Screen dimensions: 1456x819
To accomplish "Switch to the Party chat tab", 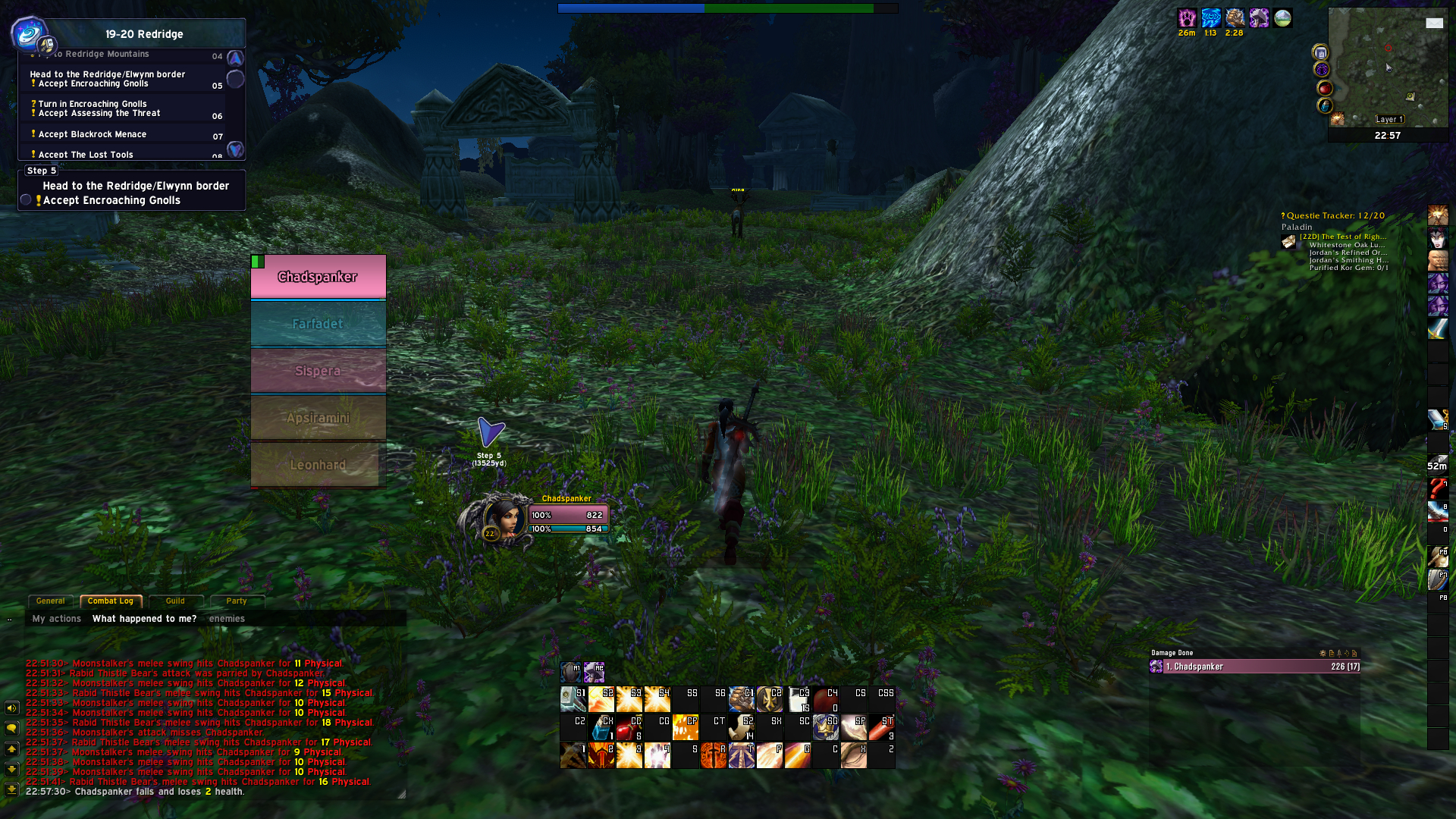I will pyautogui.click(x=237, y=601).
